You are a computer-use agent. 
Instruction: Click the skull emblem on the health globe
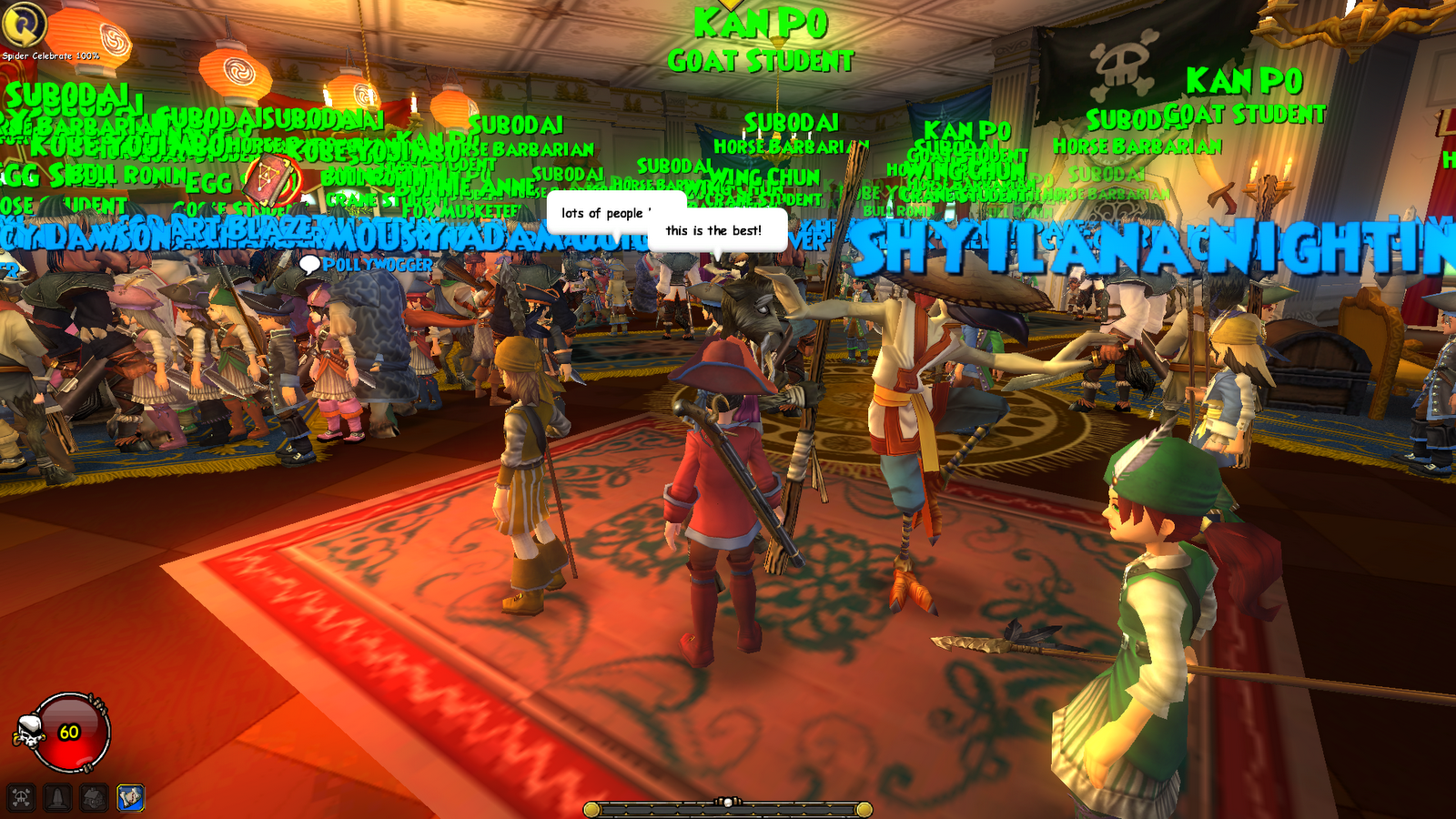tap(29, 731)
